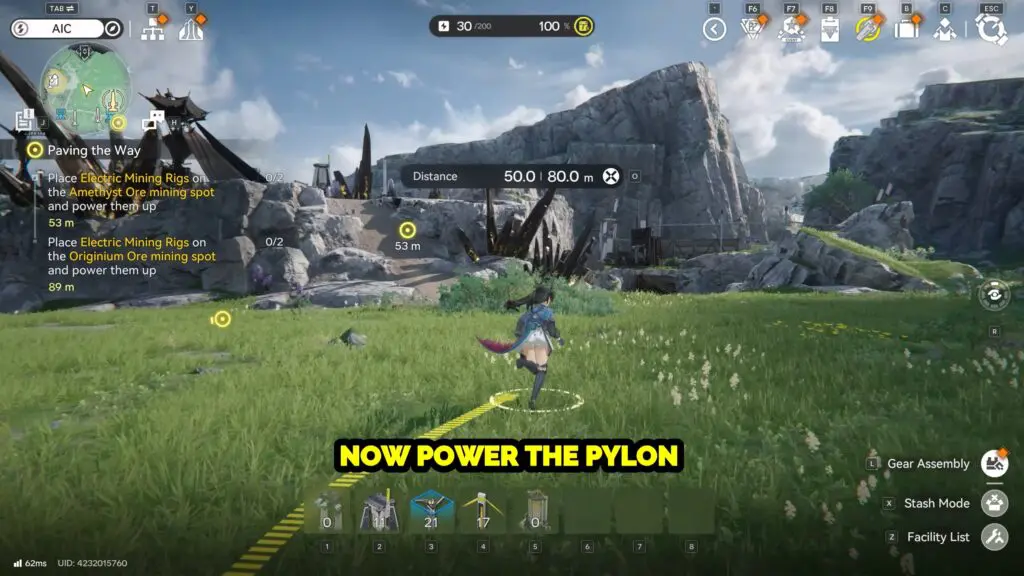Collapse the top menu with the arrow button
The image size is (1024, 576).
pos(713,29)
